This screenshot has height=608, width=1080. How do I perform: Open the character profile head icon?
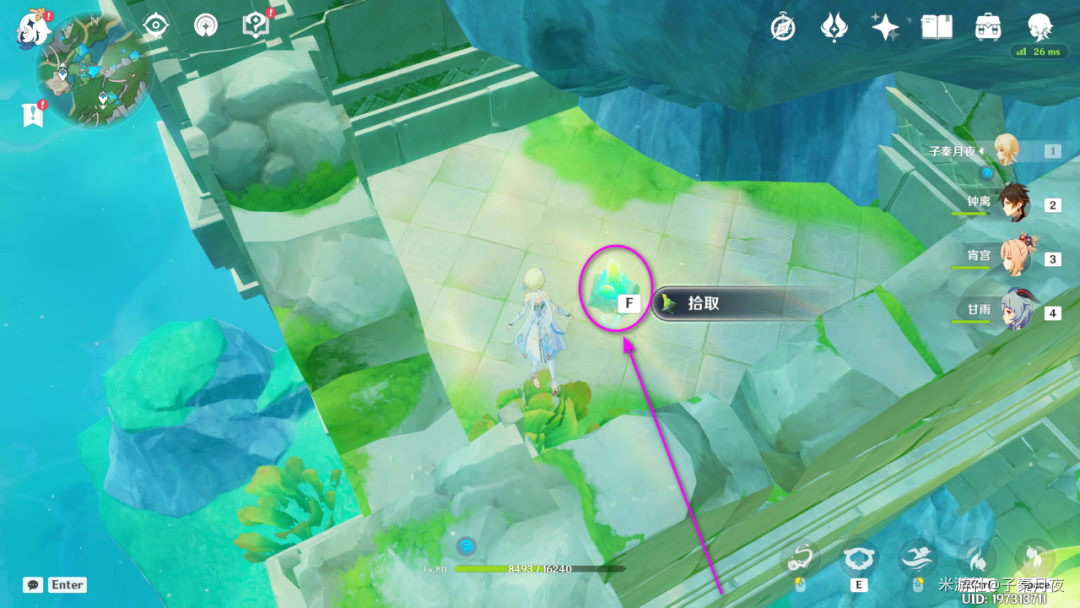tap(1040, 26)
